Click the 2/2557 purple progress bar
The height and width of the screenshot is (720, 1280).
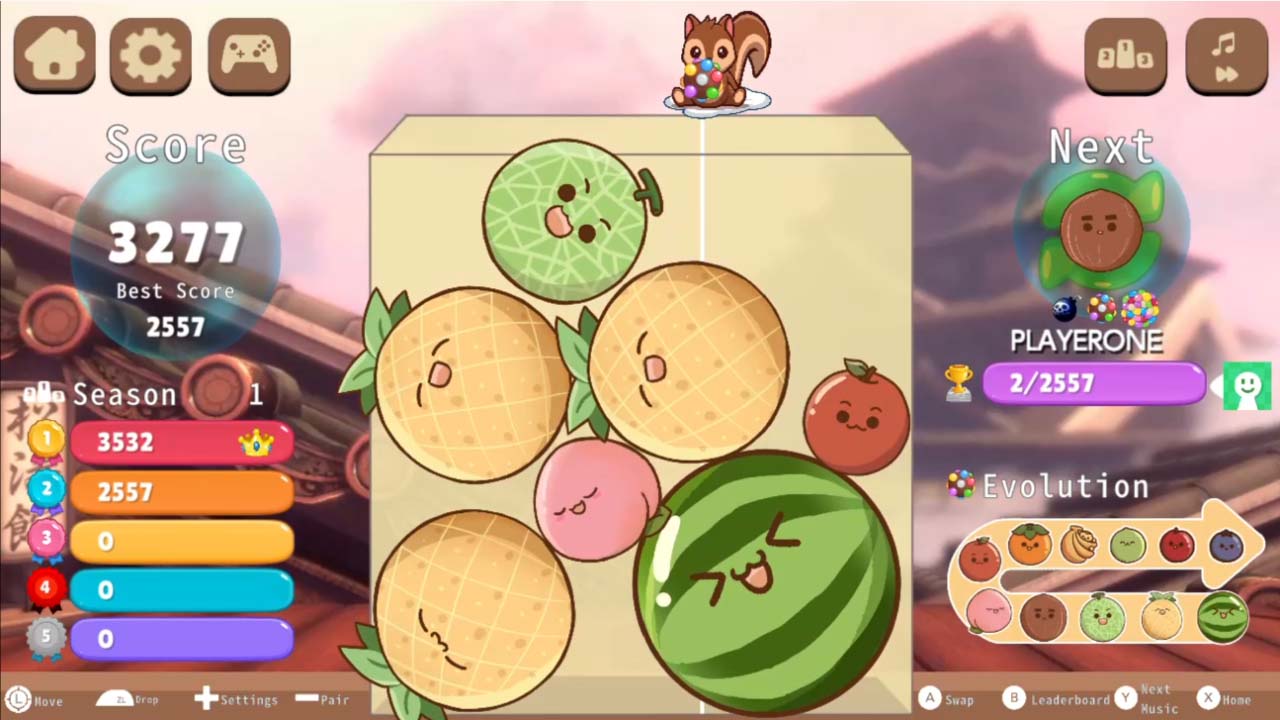(x=1094, y=383)
